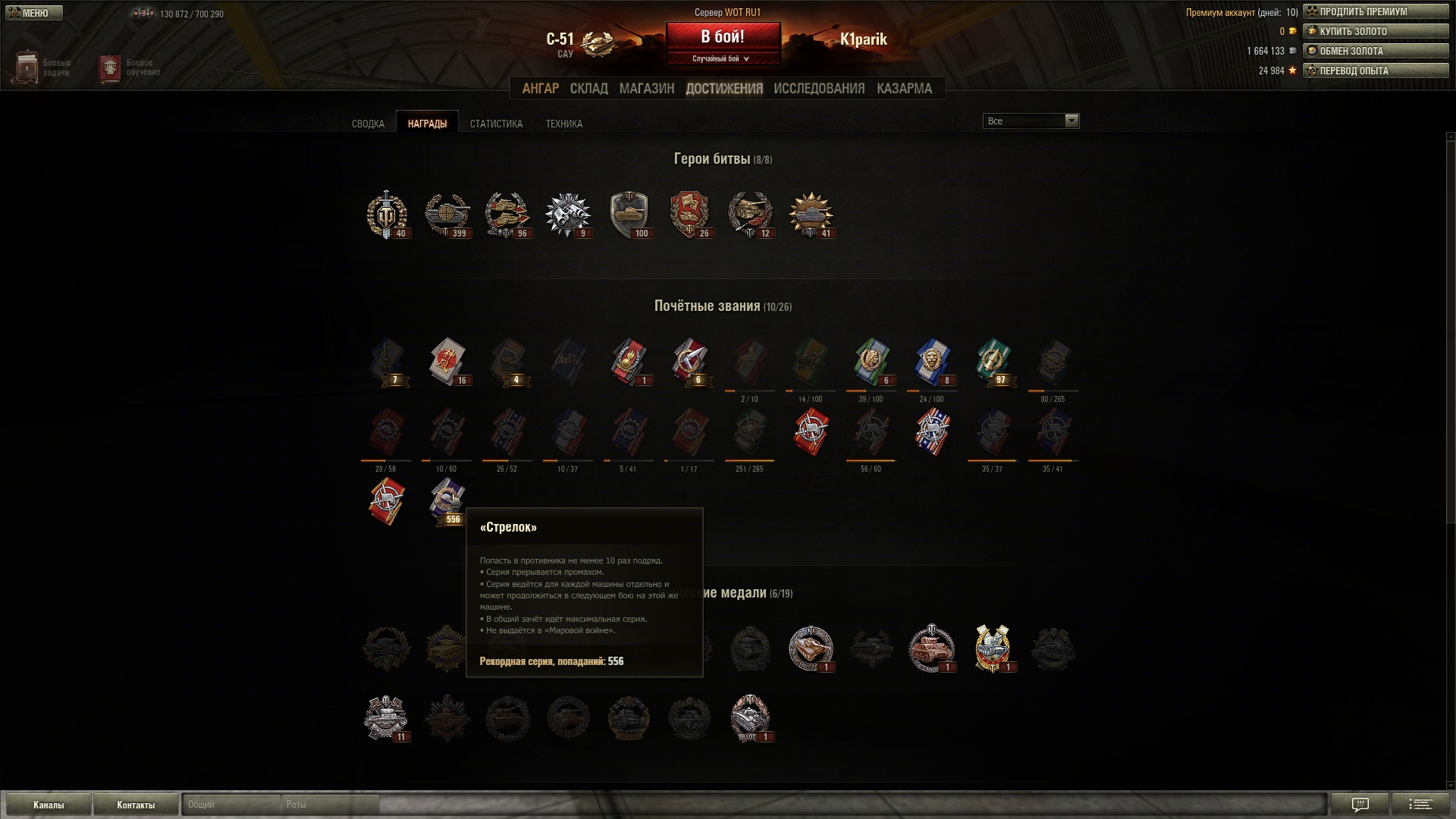Open ПЕРЕВОД ОПЫТА conversion
Image resolution: width=1456 pixels, height=819 pixels.
click(x=1376, y=71)
